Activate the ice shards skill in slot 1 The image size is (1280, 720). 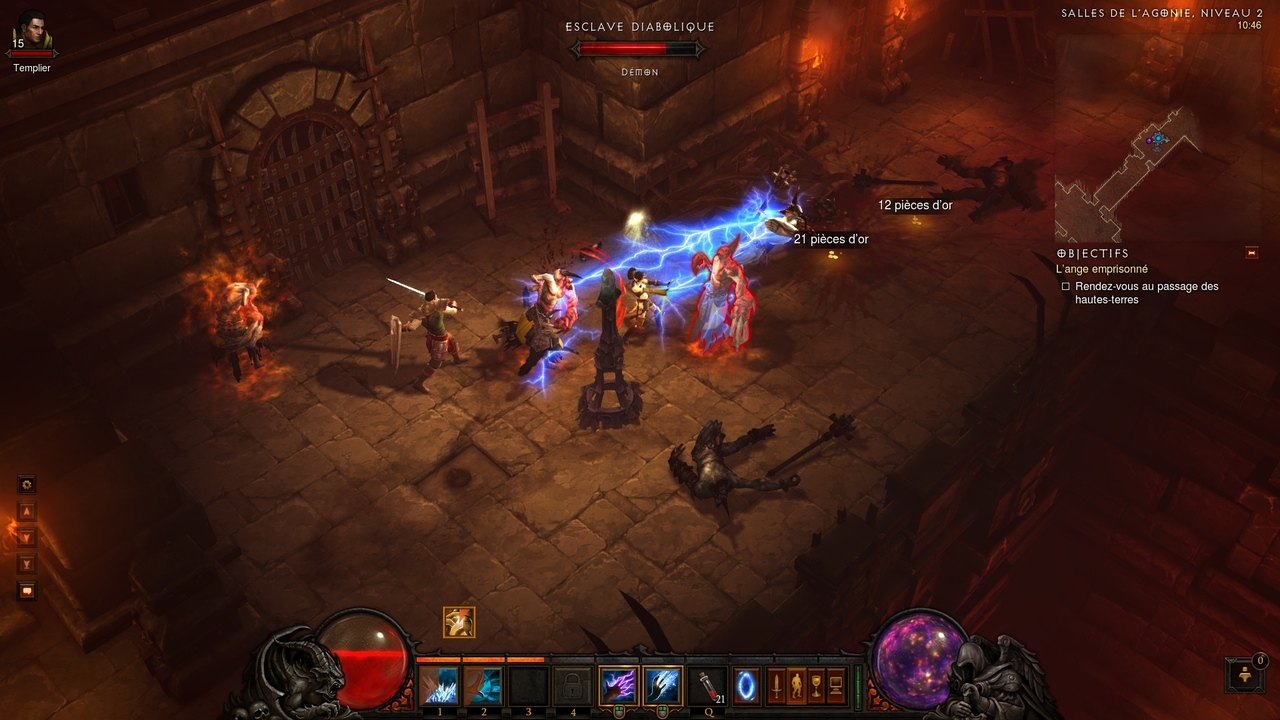click(440, 686)
